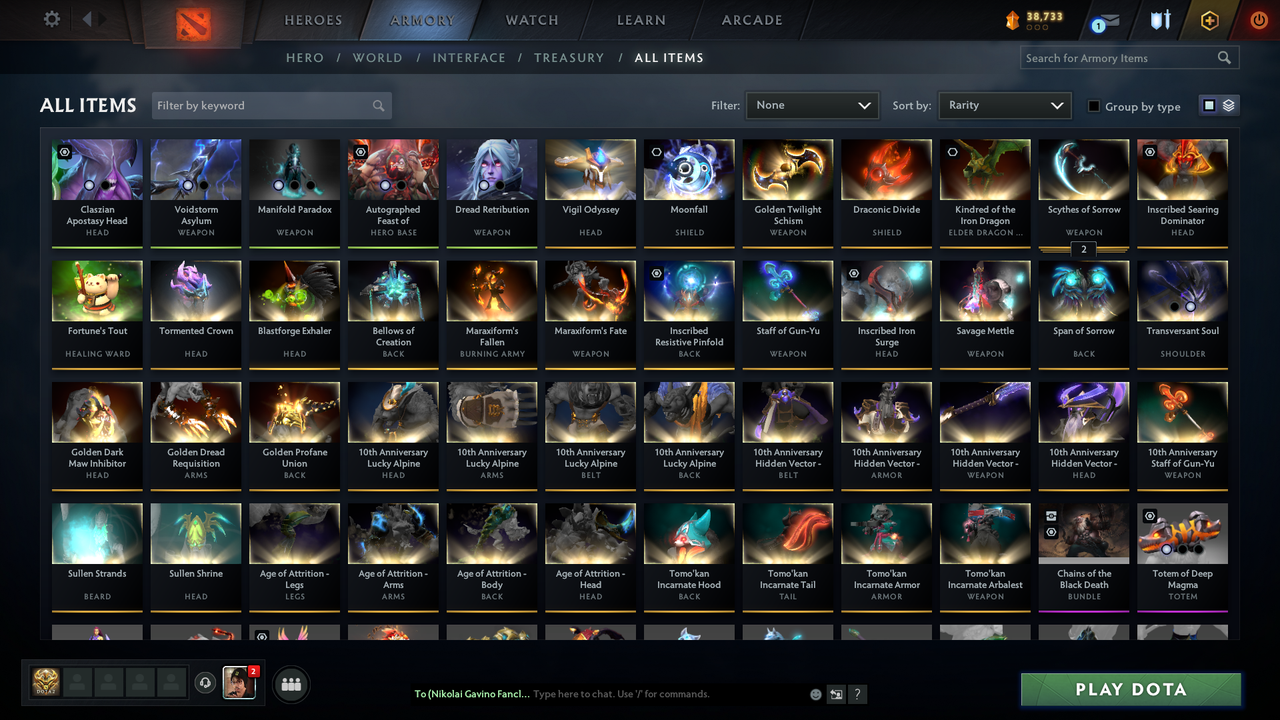Open Dota Plus hexagon icon

click(x=1209, y=19)
